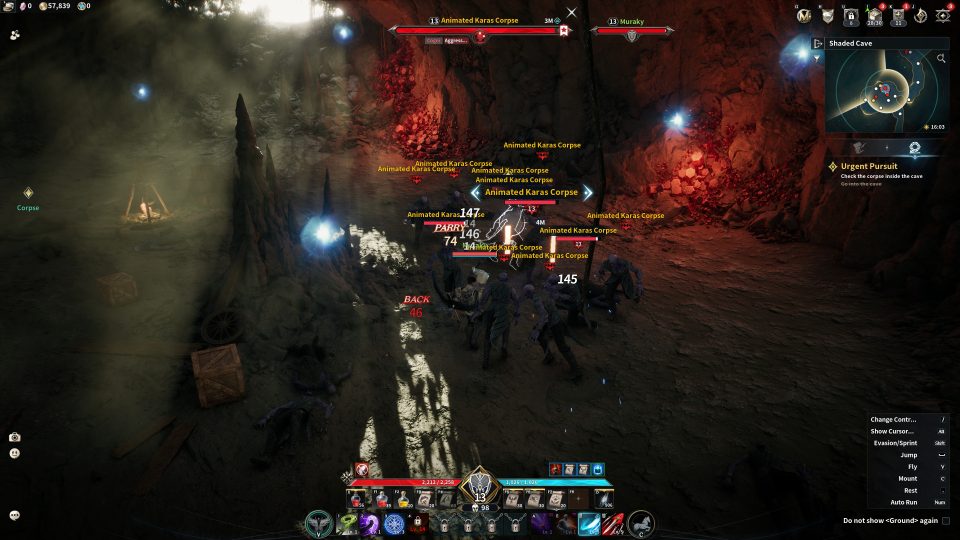Screen dimensions: 960x540
Task: Activate the purple swirl skill
Action: pyautogui.click(x=370, y=523)
